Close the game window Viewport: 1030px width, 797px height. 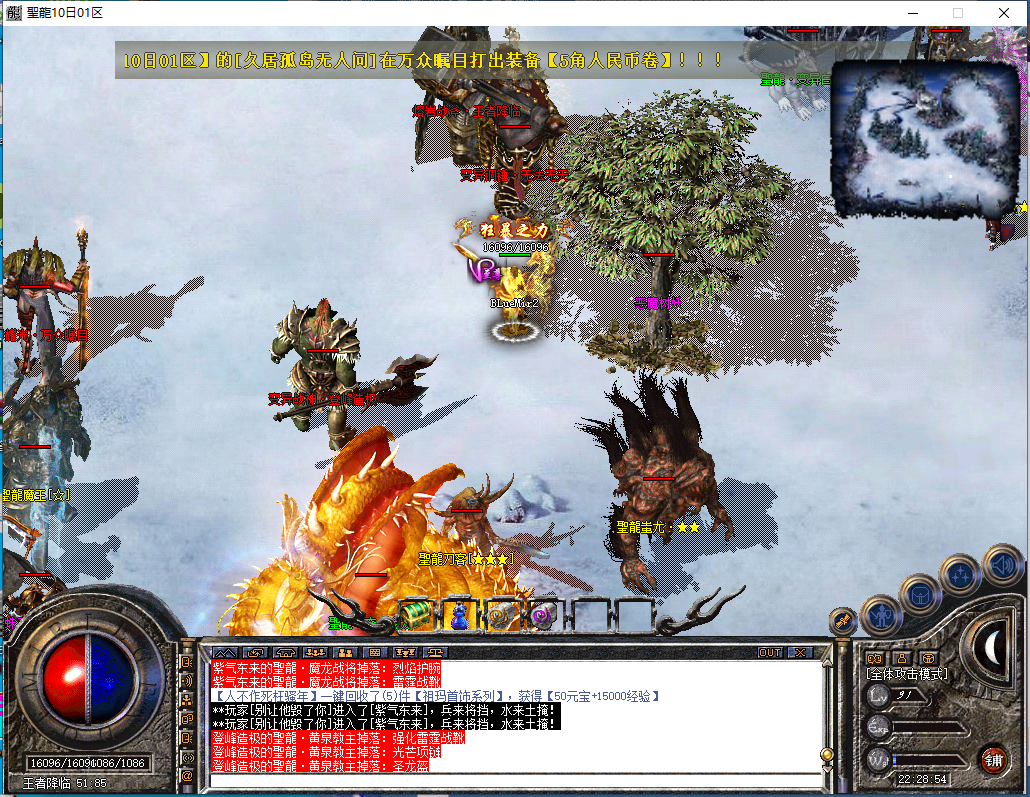coord(1003,13)
